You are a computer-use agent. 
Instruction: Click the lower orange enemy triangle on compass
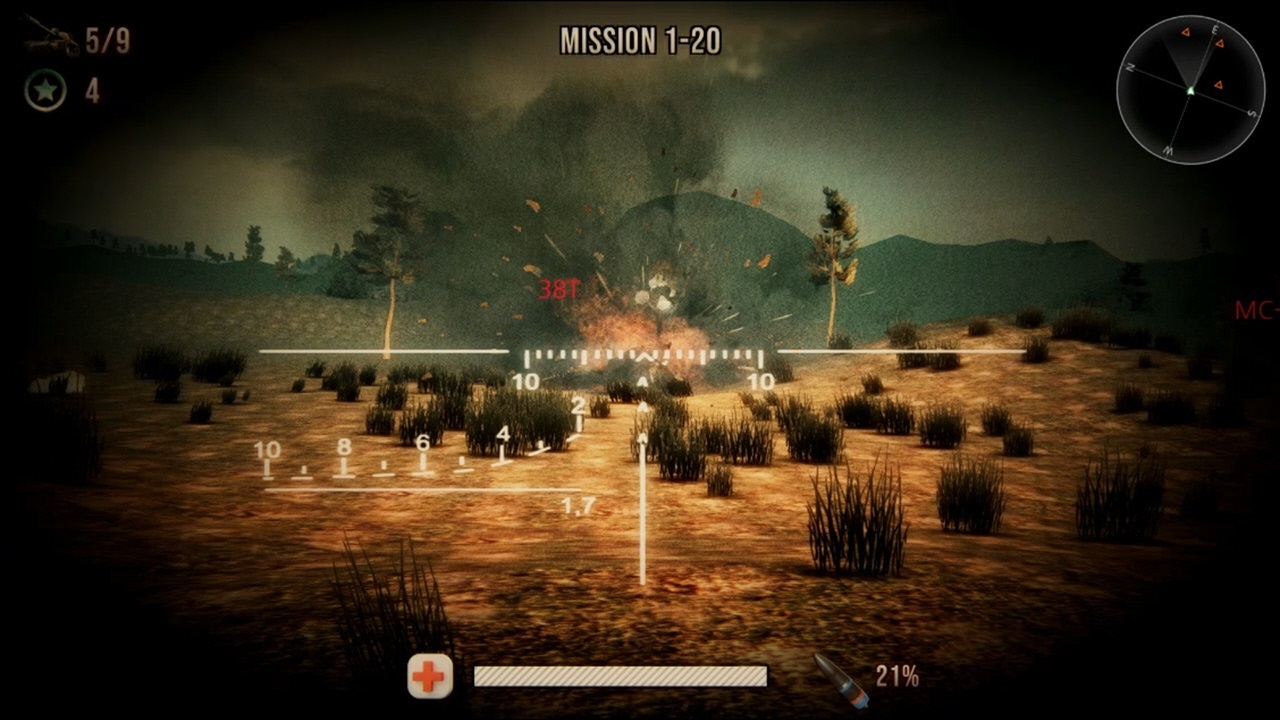[x=1218, y=84]
